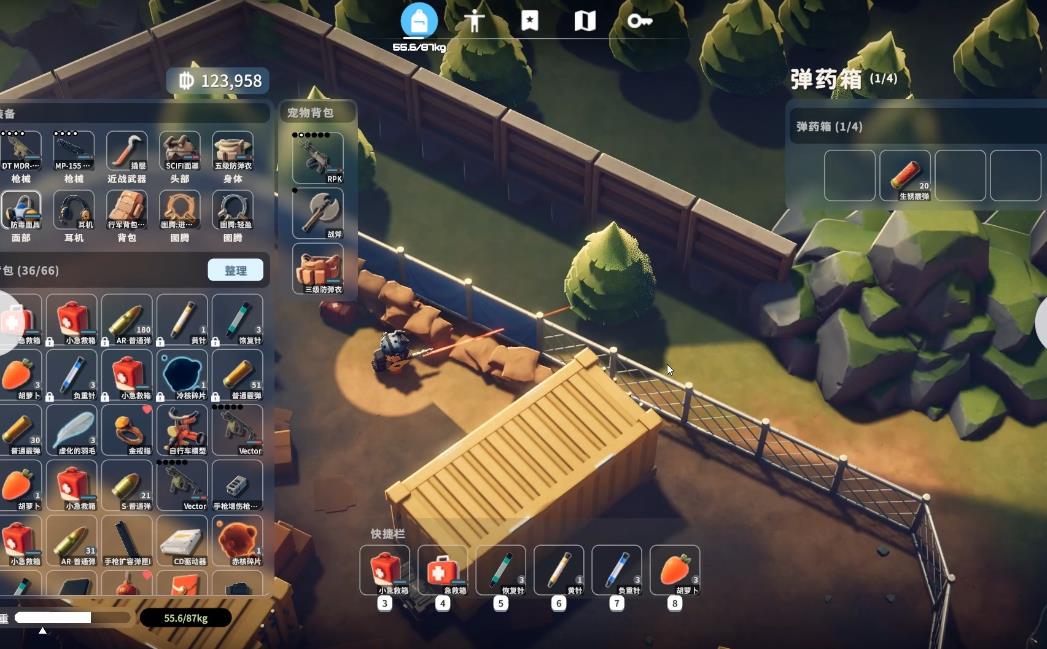
Task: Click the 整理 sort button
Action: [235, 270]
